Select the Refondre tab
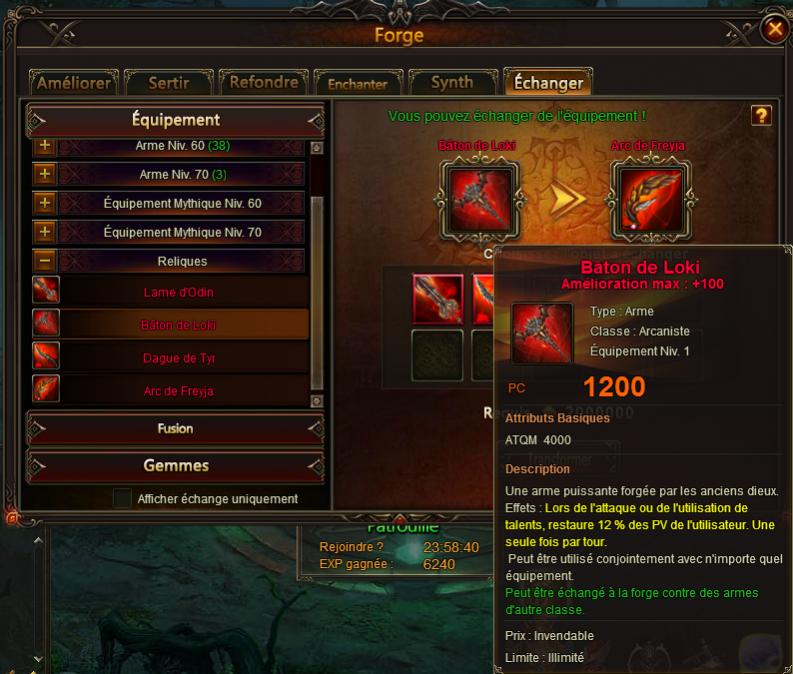Image resolution: width=793 pixels, height=674 pixels. tap(263, 83)
